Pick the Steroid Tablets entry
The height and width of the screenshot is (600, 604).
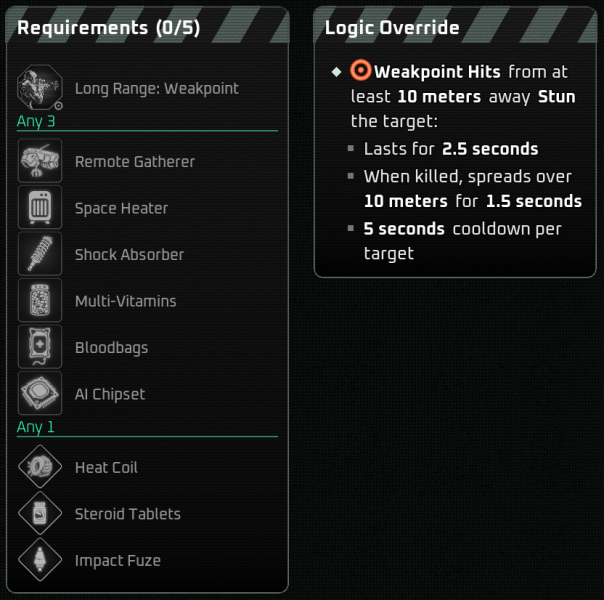pyautogui.click(x=127, y=514)
